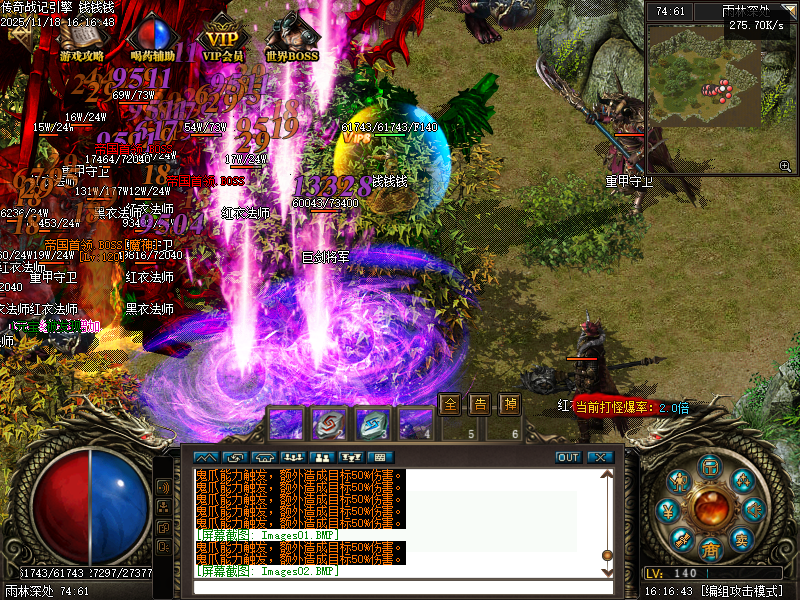Open the 世界BOSS panel
The width and height of the screenshot is (800, 600).
[x=292, y=40]
